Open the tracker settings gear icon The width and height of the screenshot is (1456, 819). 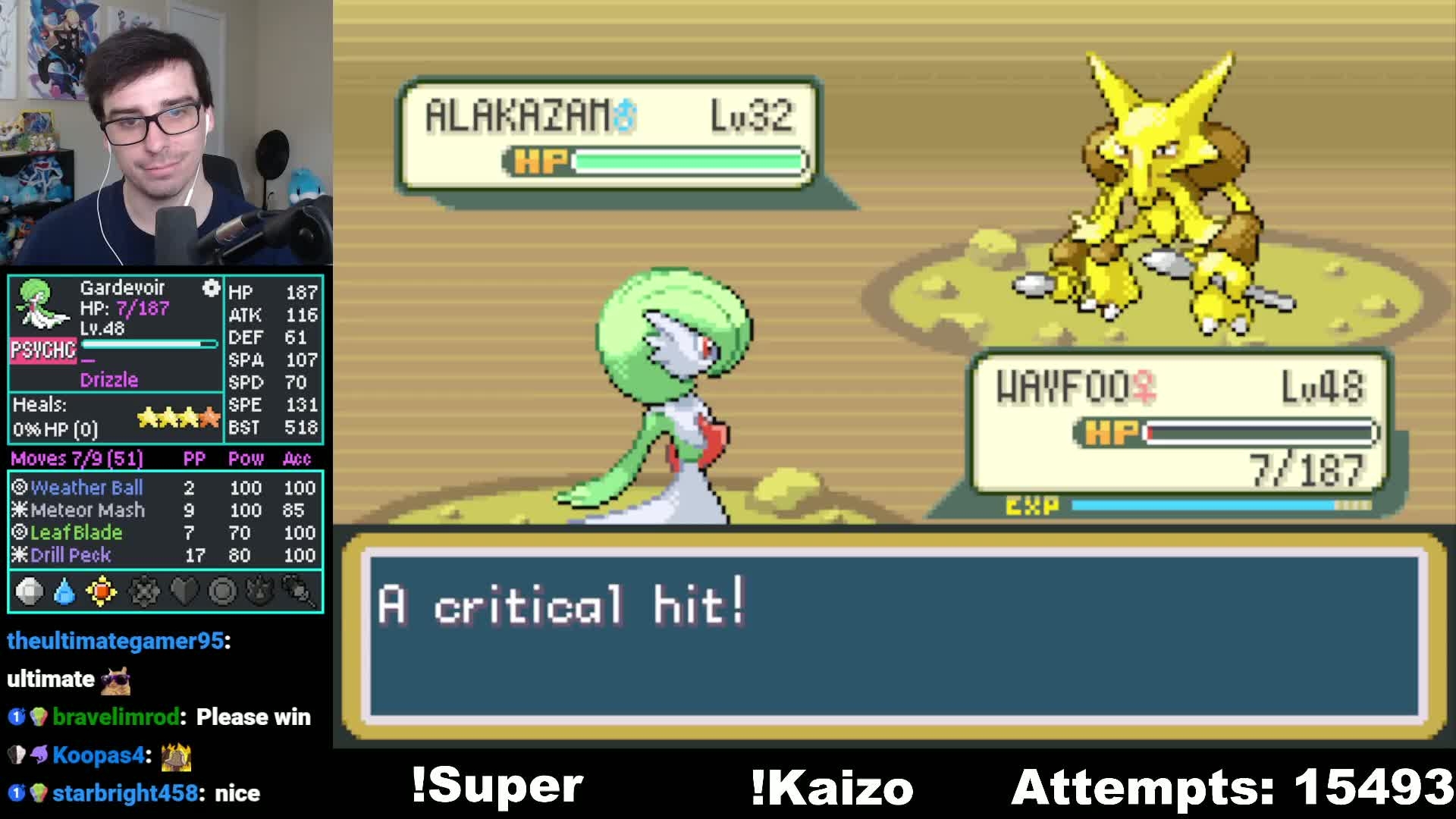coord(211,288)
